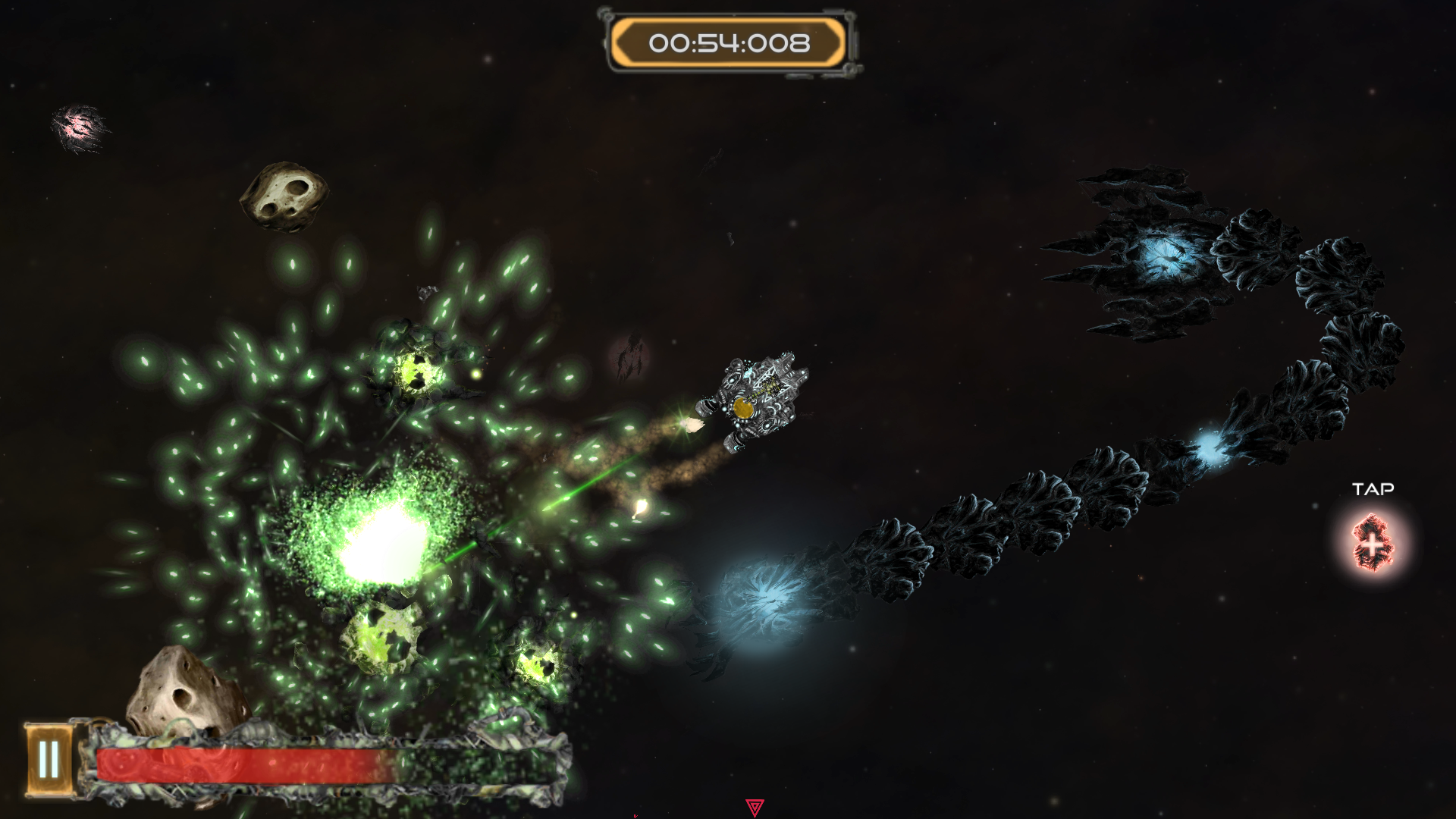
Task: Click the timer display showing 00:54:008
Action: point(729,44)
